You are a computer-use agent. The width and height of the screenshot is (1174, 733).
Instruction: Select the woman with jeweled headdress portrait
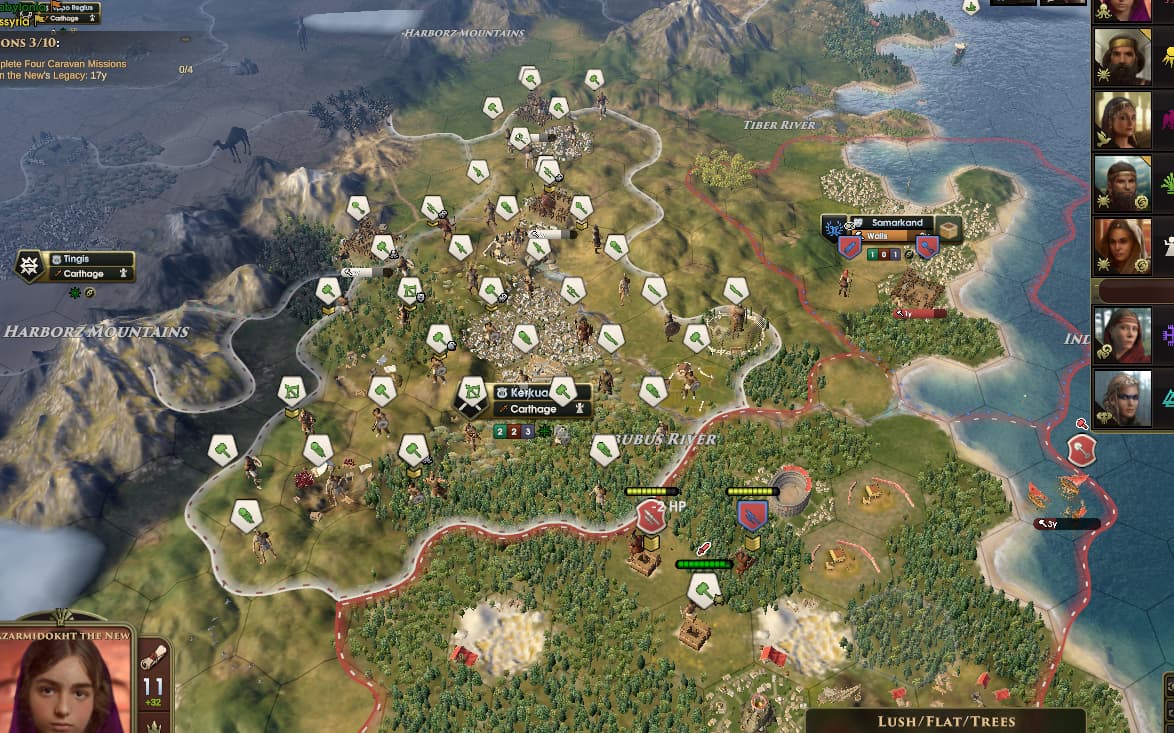[1122, 120]
